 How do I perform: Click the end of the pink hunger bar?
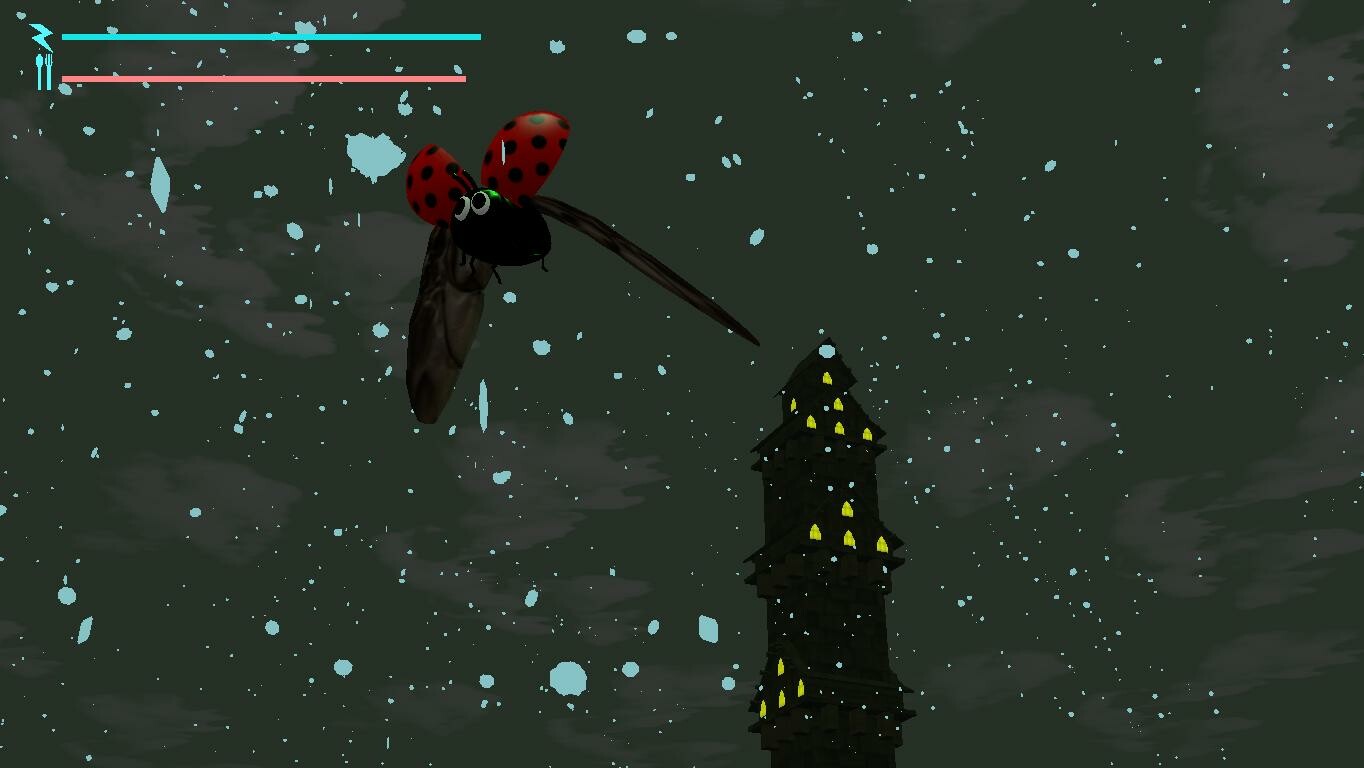tap(462, 76)
